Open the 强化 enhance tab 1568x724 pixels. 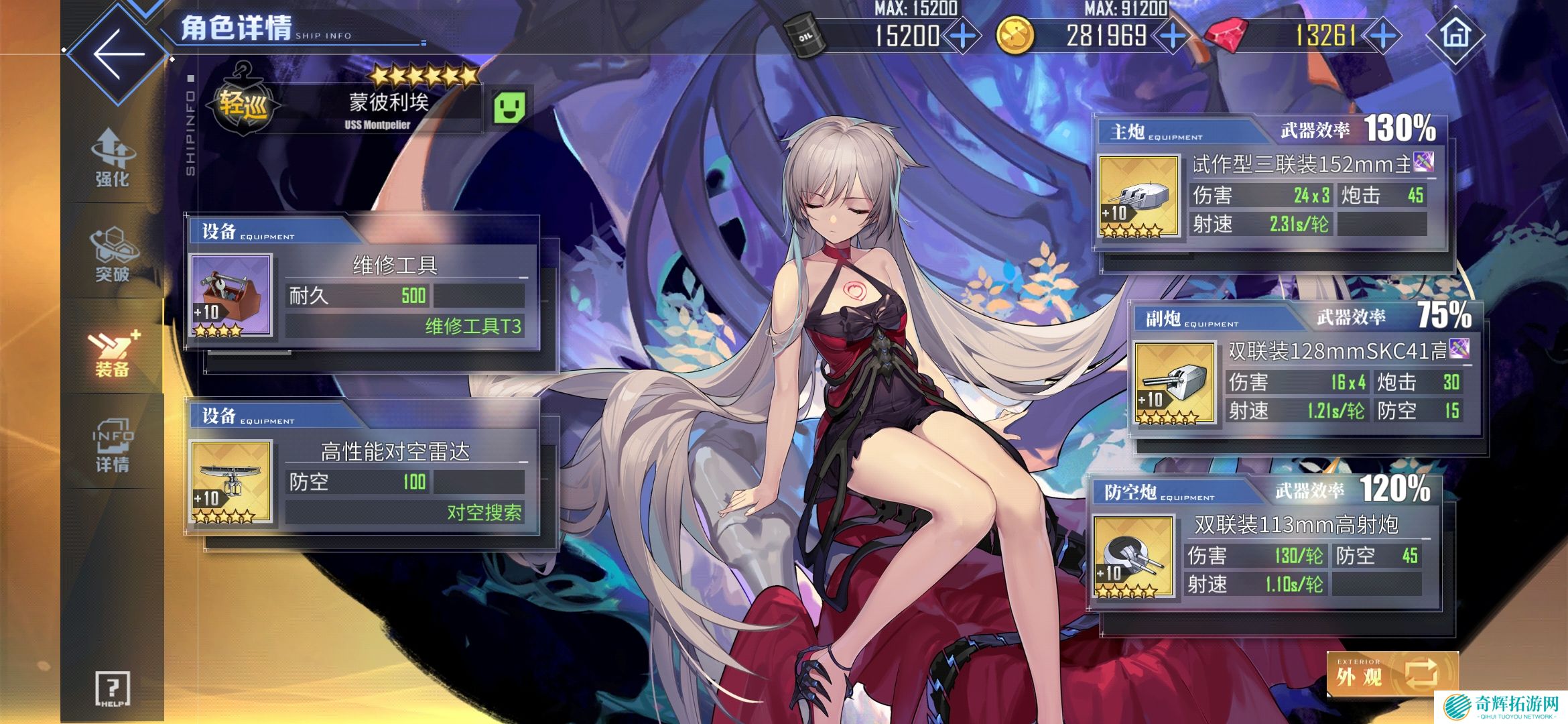(x=112, y=158)
